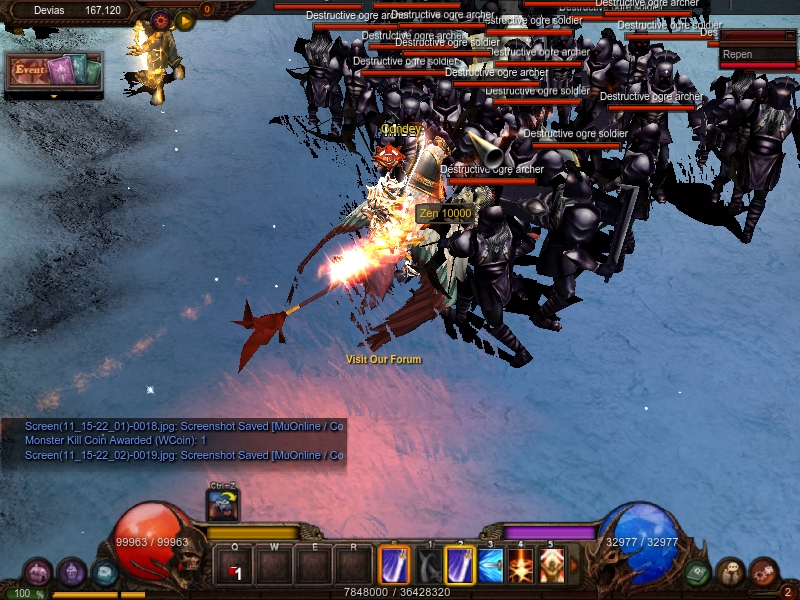Screen dimensions: 800x600
Task: Collapse the Event panel with yellow arrow
Action: pyautogui.click(x=54, y=97)
